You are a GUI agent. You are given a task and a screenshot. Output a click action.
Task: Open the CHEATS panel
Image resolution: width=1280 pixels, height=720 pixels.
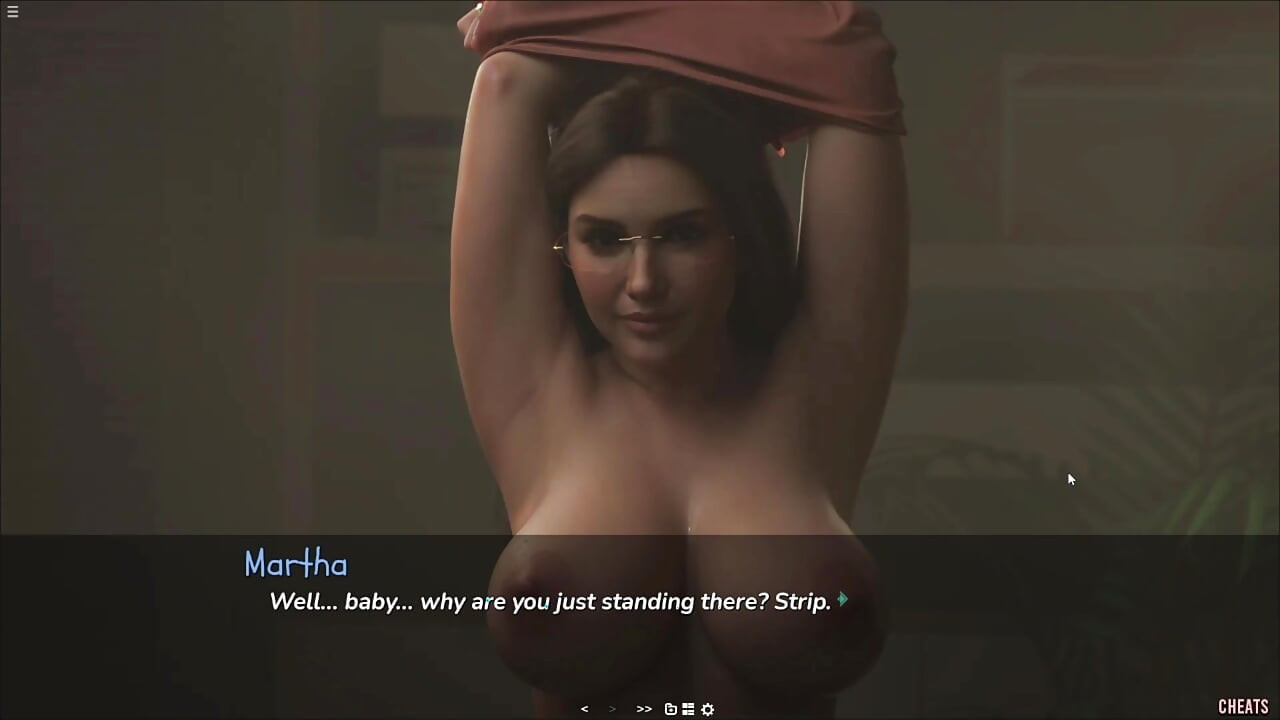[1243, 707]
